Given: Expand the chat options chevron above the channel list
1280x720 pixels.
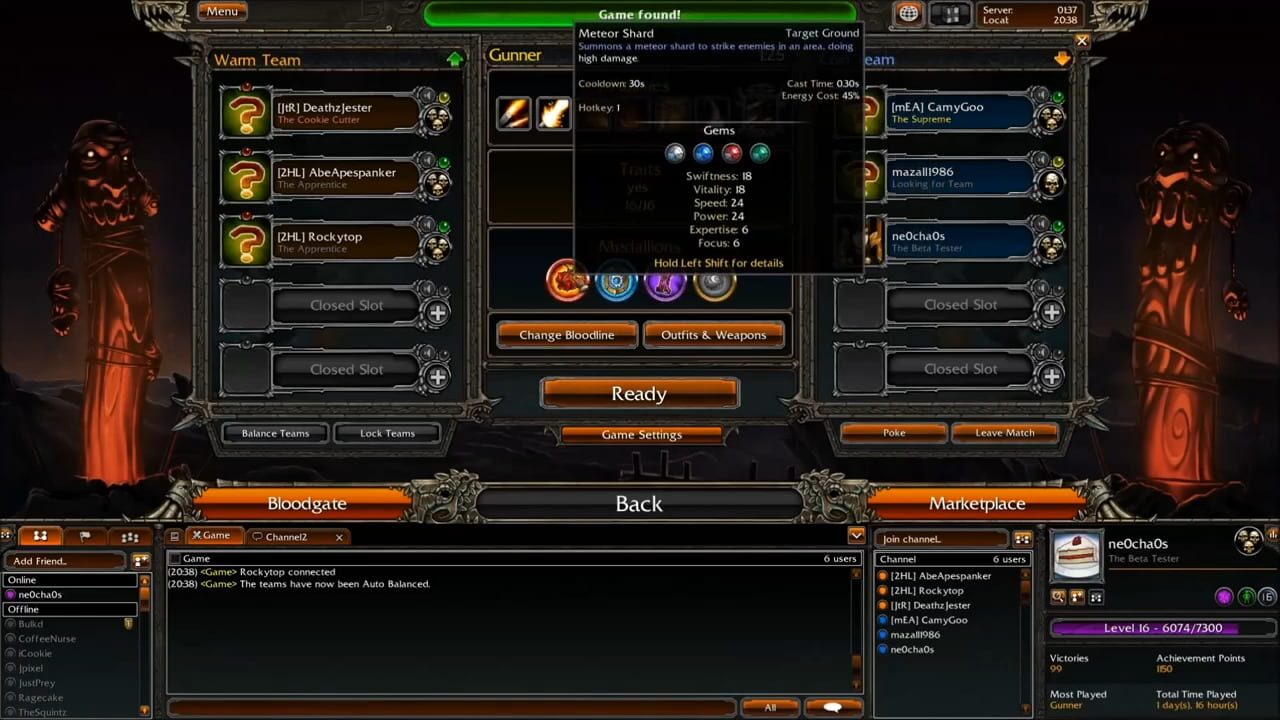Looking at the screenshot, I should pos(856,536).
